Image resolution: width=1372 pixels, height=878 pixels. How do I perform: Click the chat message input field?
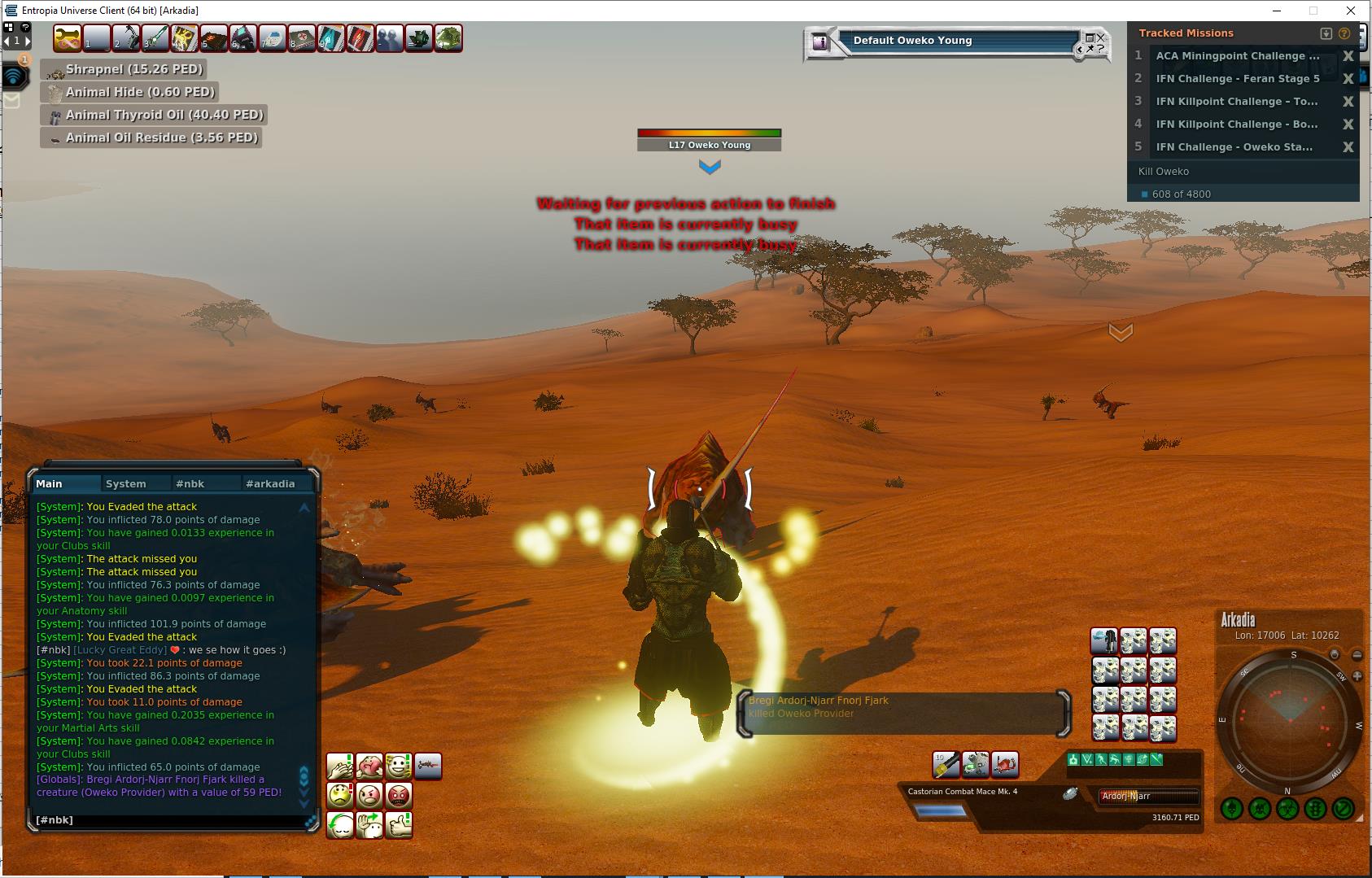click(171, 820)
